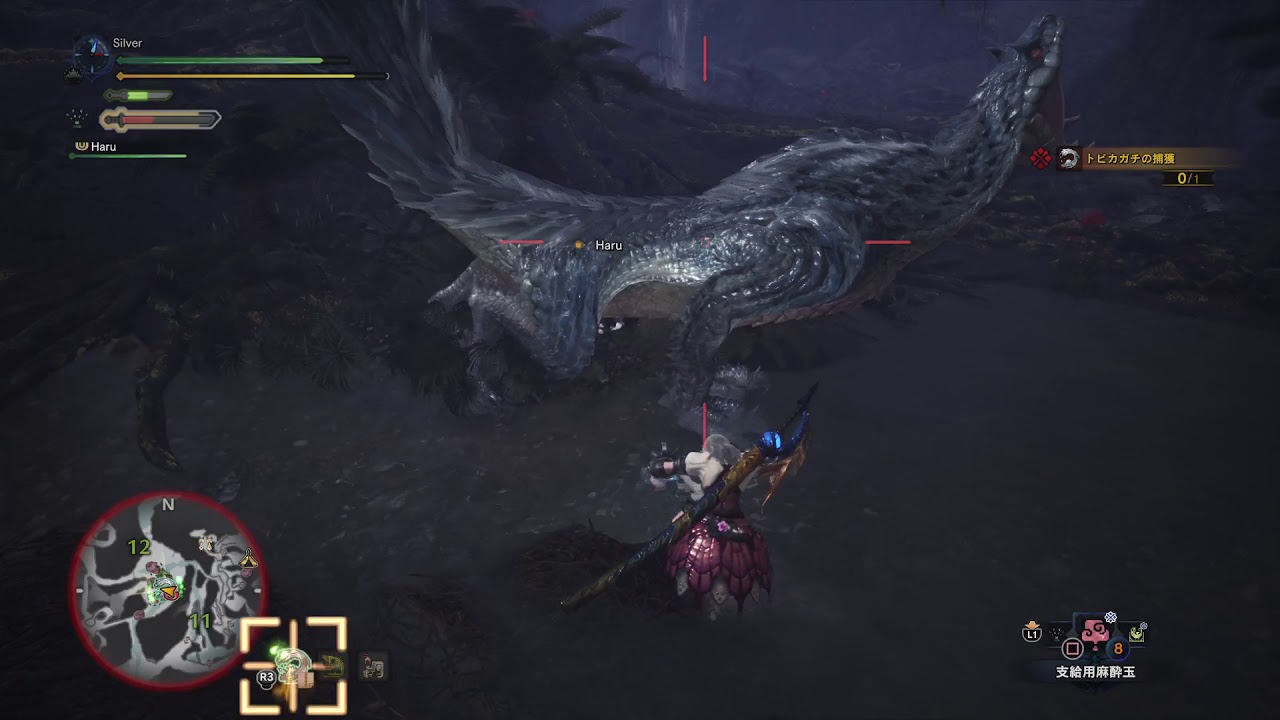The height and width of the screenshot is (720, 1280).
Task: Expand the item bar with its upper arrow
Action: tap(1032, 625)
